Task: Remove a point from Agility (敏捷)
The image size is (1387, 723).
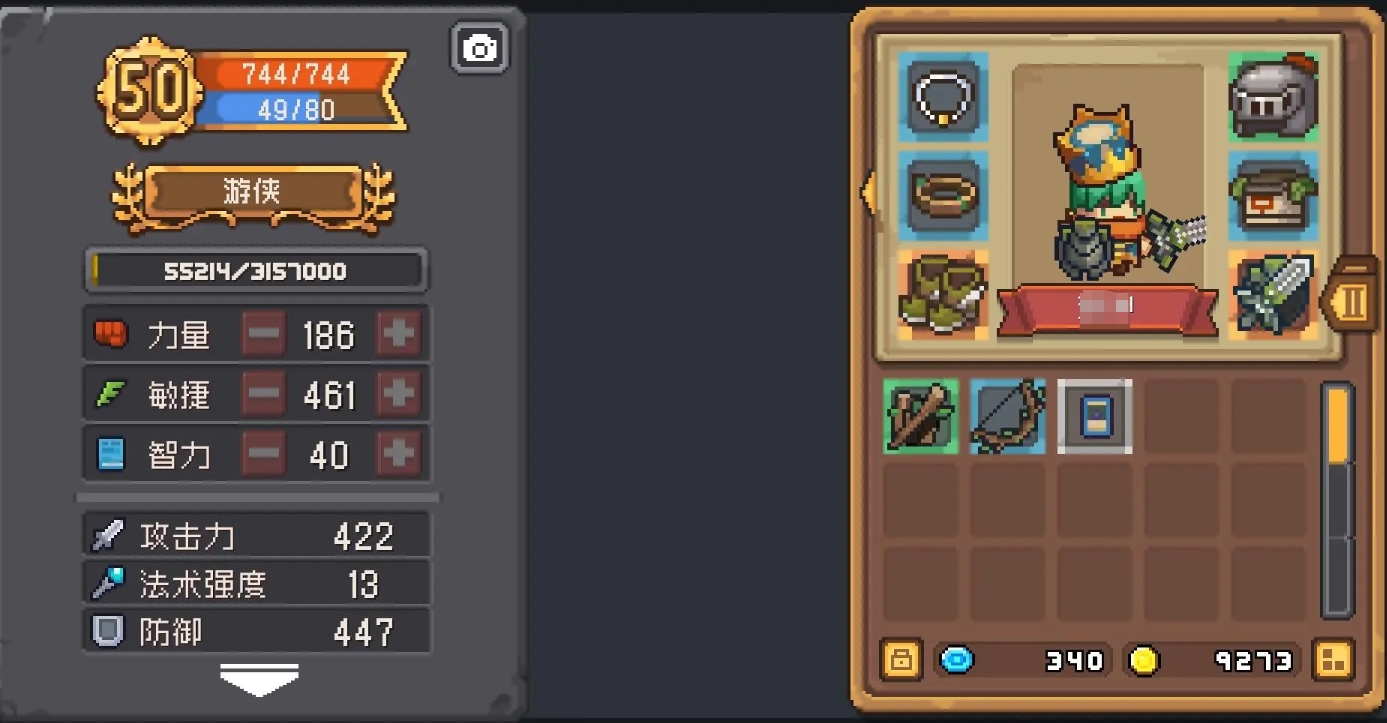Action: 264,395
